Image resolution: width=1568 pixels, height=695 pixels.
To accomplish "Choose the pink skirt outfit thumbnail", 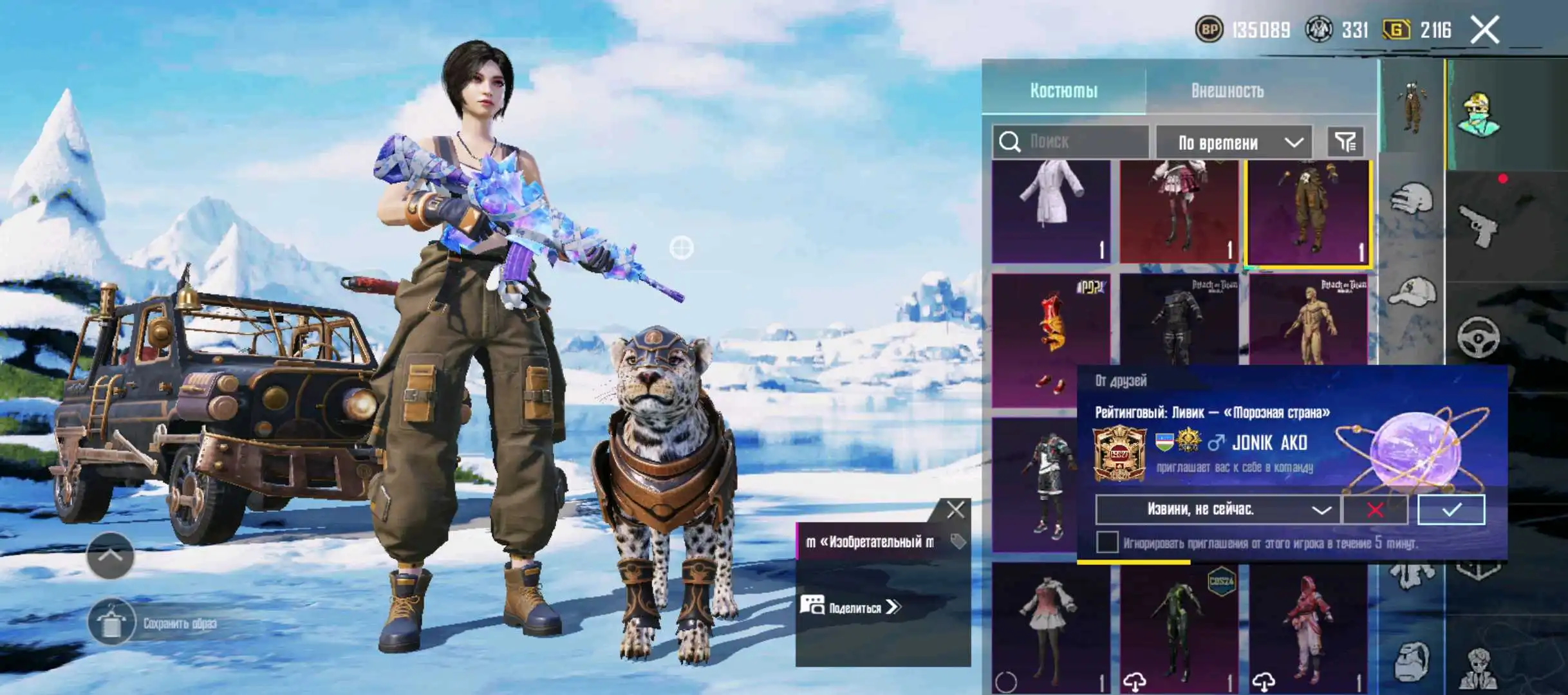I will click(1179, 211).
